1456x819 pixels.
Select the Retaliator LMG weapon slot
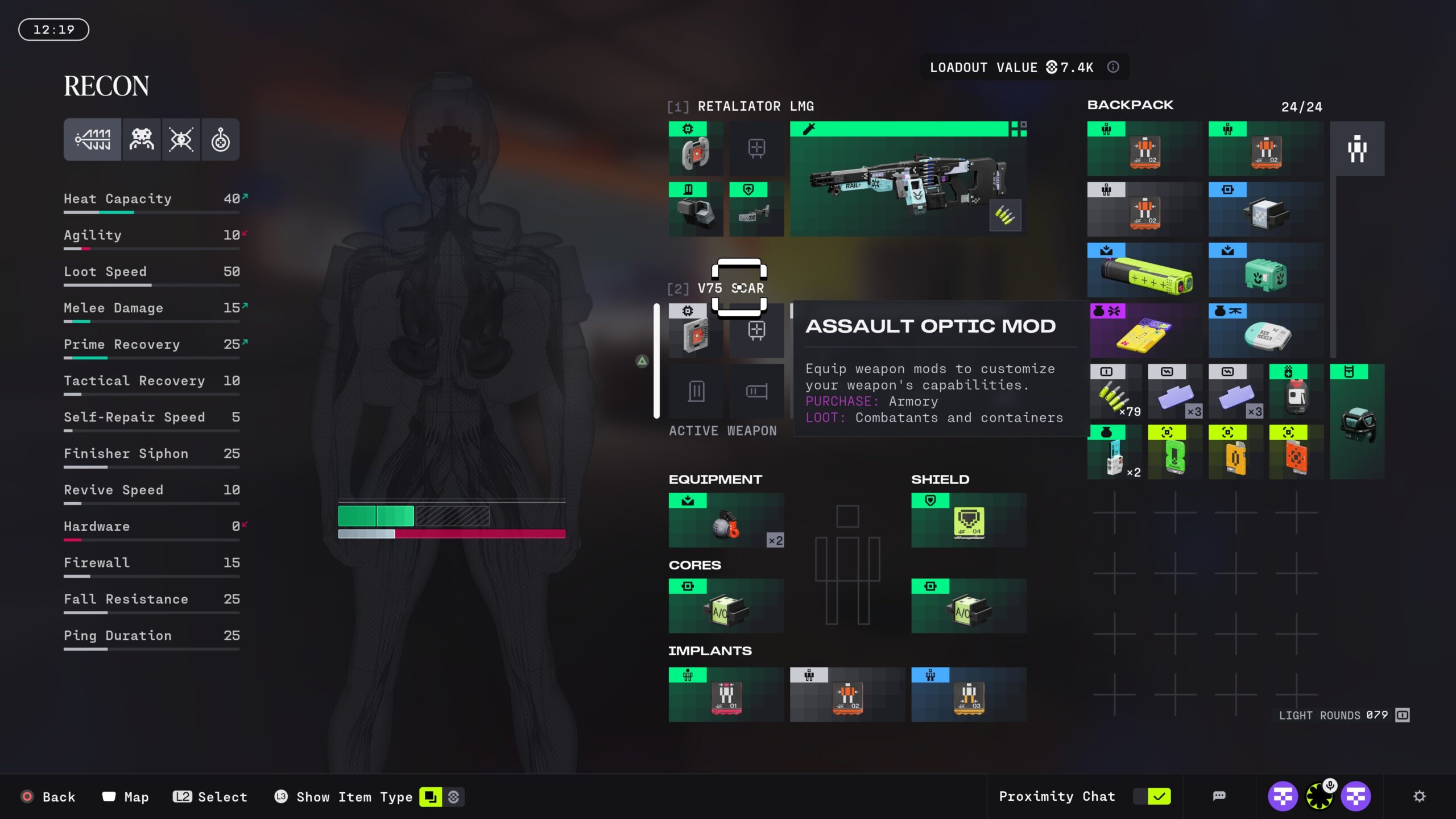908,179
